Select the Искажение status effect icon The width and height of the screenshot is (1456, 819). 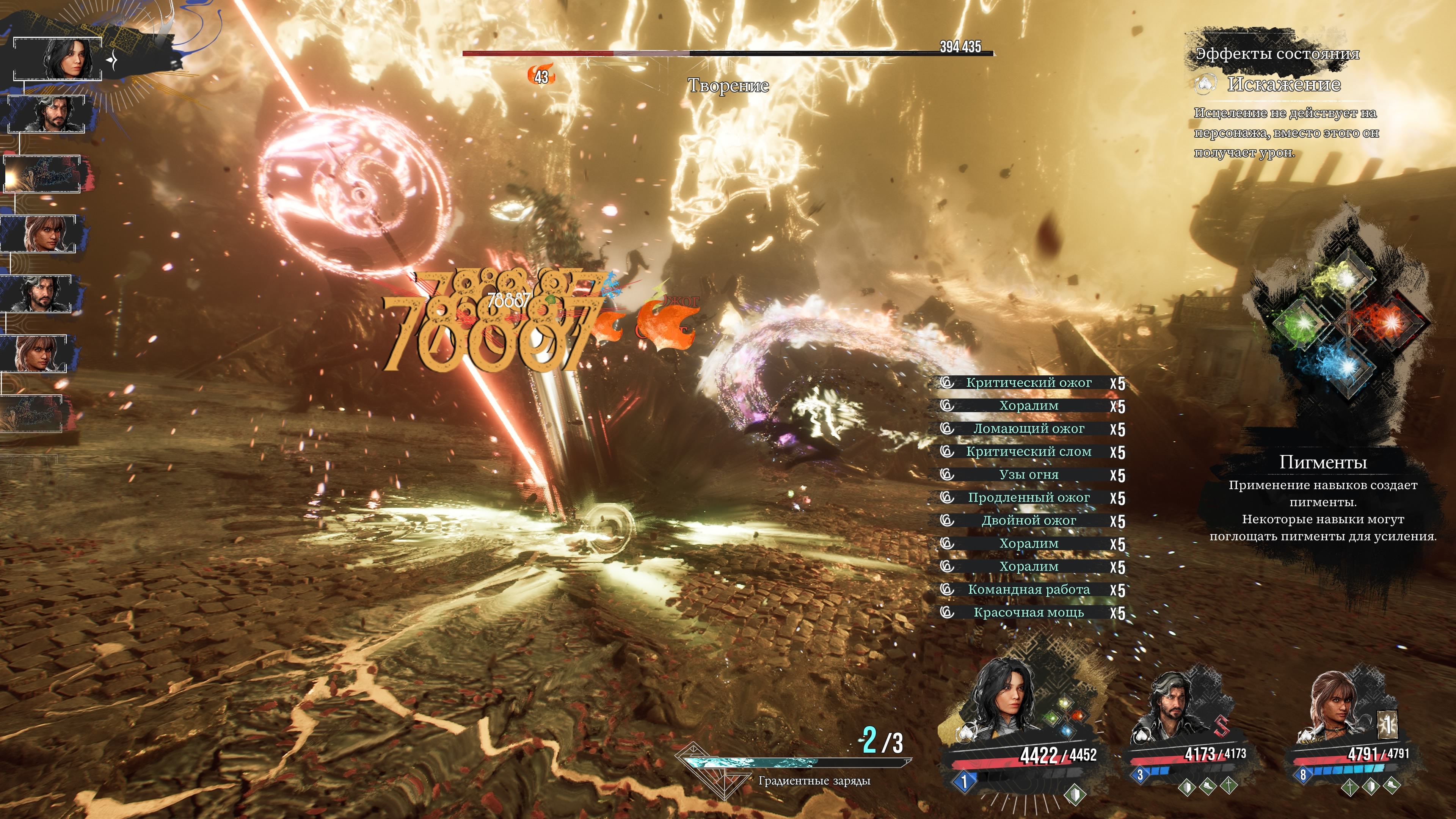1205,84
